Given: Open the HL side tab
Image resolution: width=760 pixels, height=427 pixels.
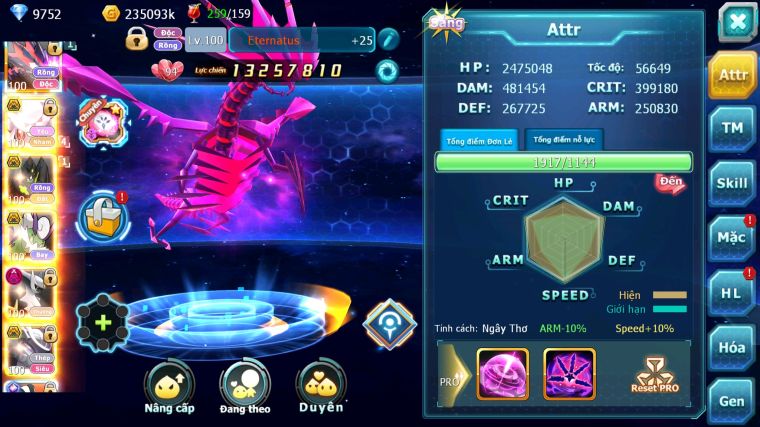Looking at the screenshot, I should click(733, 293).
